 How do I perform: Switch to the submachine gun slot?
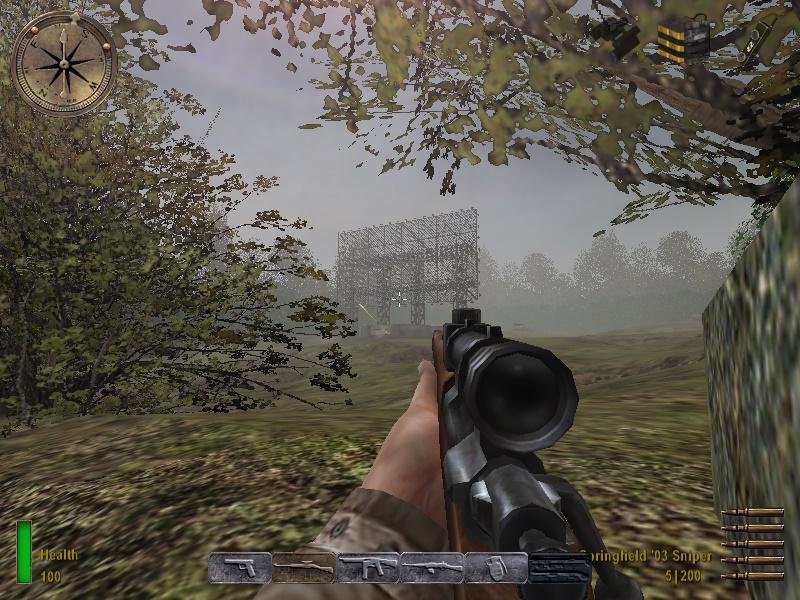(368, 567)
